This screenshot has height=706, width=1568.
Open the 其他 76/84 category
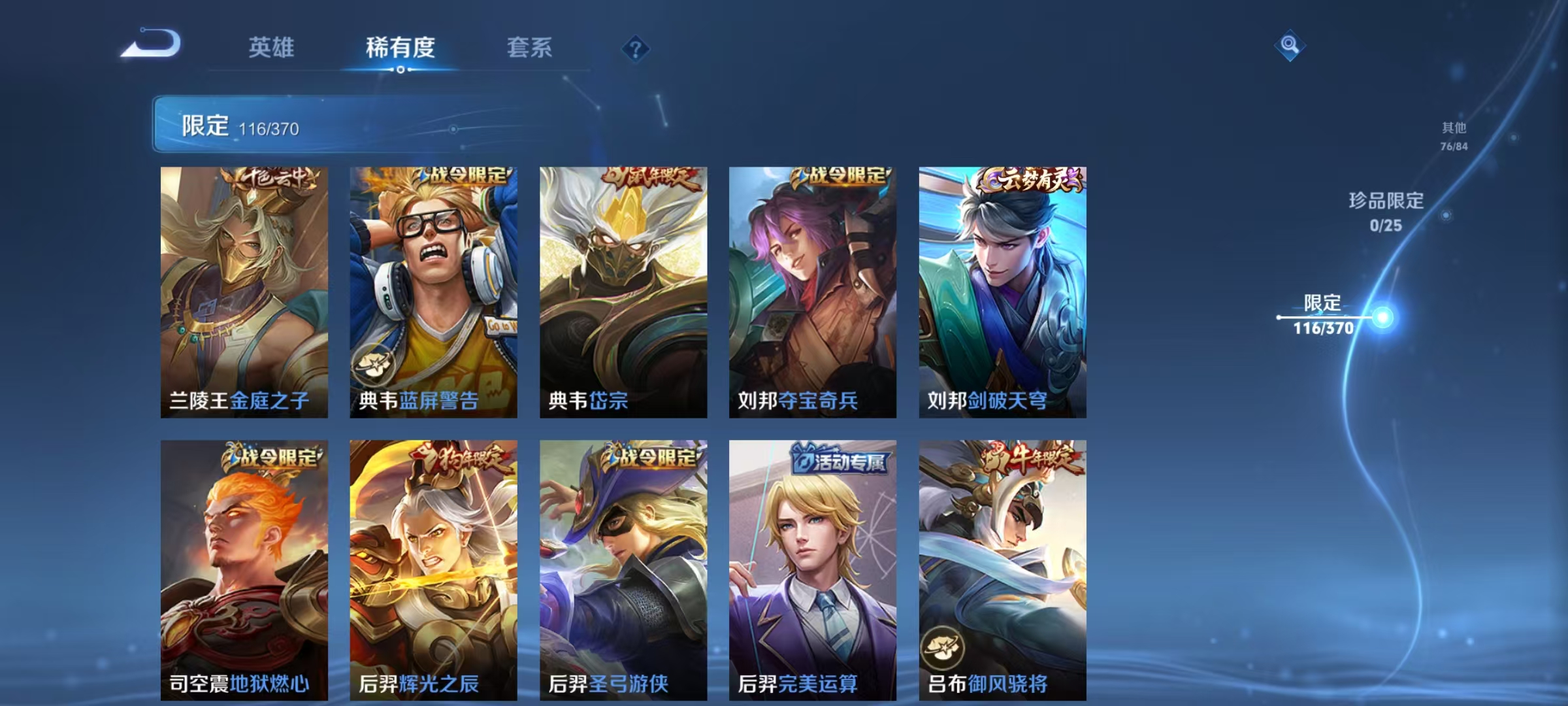click(1455, 134)
